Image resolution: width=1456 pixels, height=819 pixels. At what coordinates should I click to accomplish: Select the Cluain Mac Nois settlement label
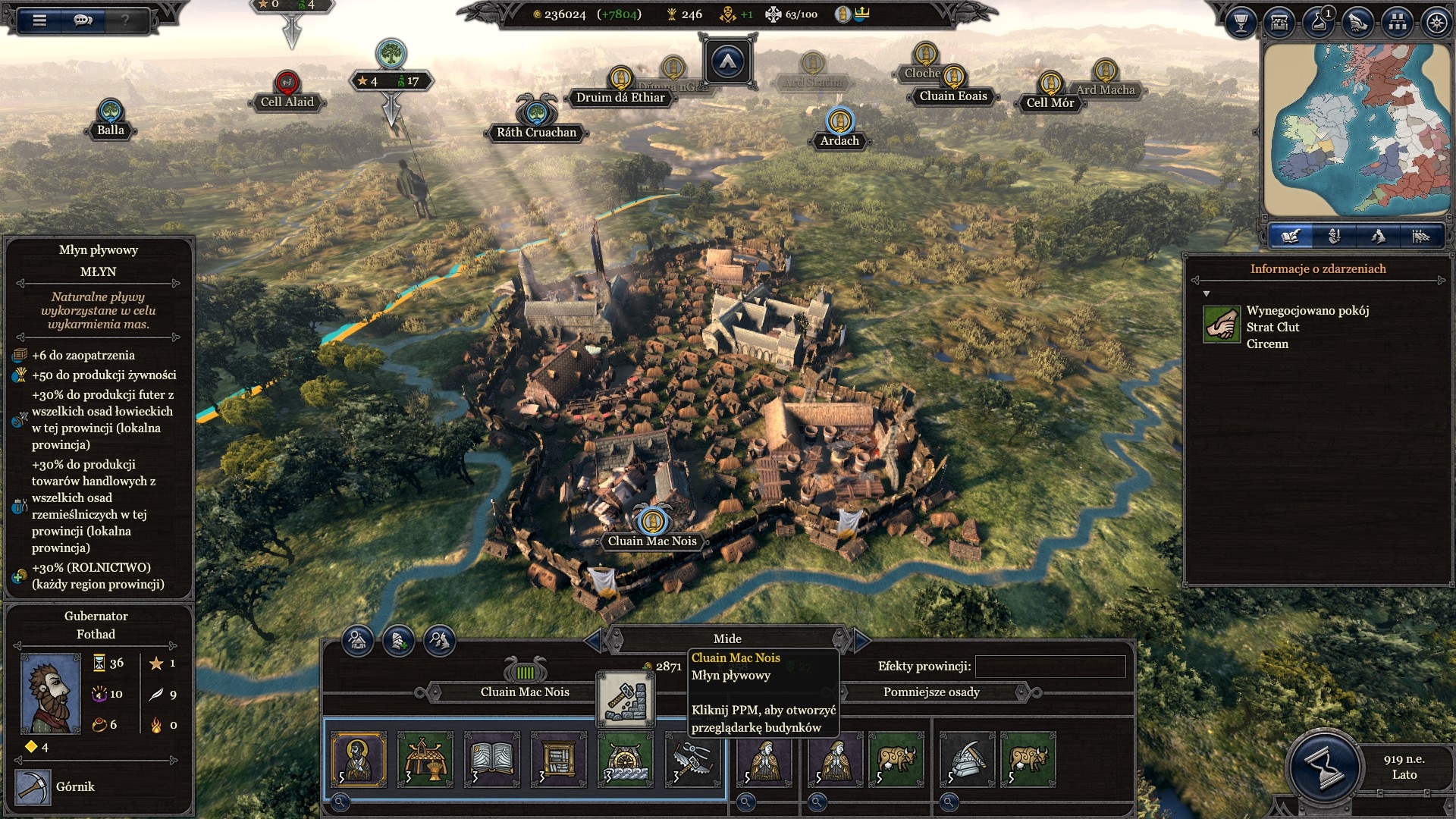652,541
